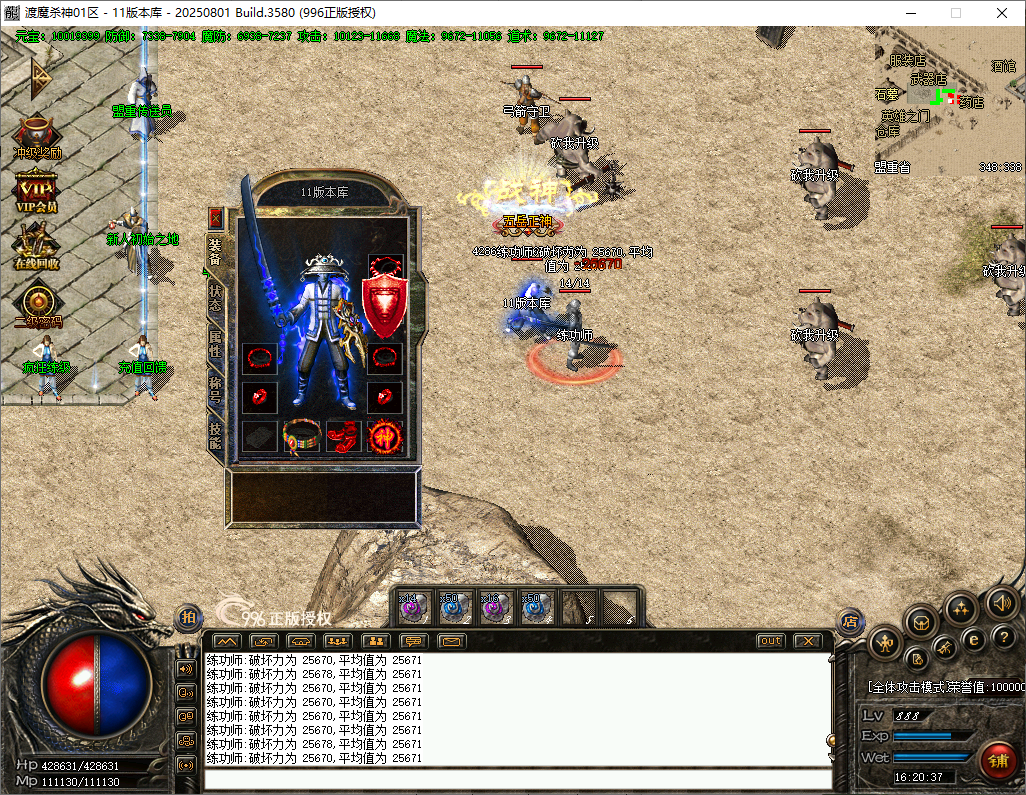
Task: Open the VIP会员 membership menu
Action: 36,189
